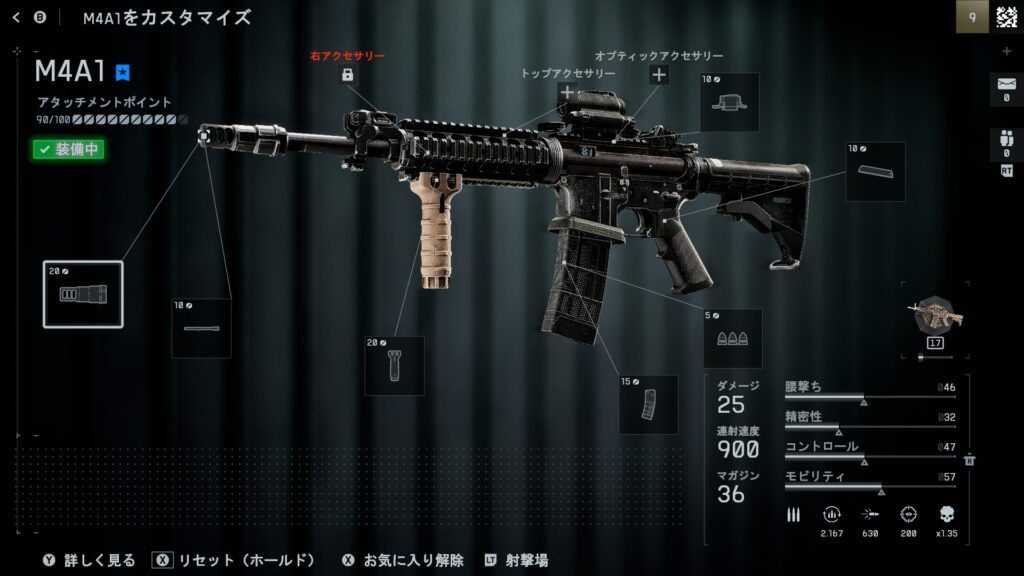Choose the barrel attachment slot
The image size is (1024, 576).
pos(201,327)
